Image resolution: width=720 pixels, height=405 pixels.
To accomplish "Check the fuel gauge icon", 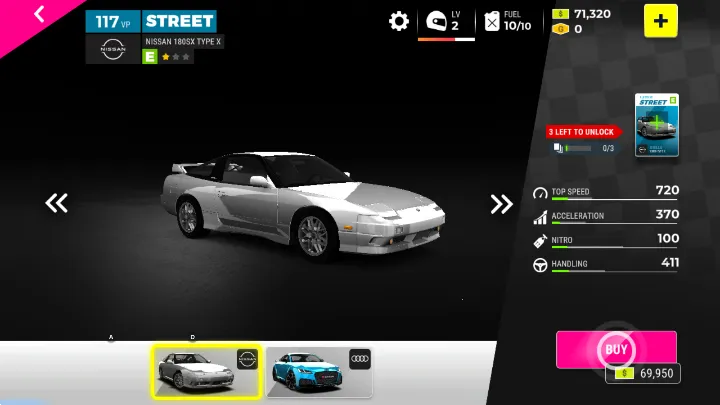I will pos(492,21).
